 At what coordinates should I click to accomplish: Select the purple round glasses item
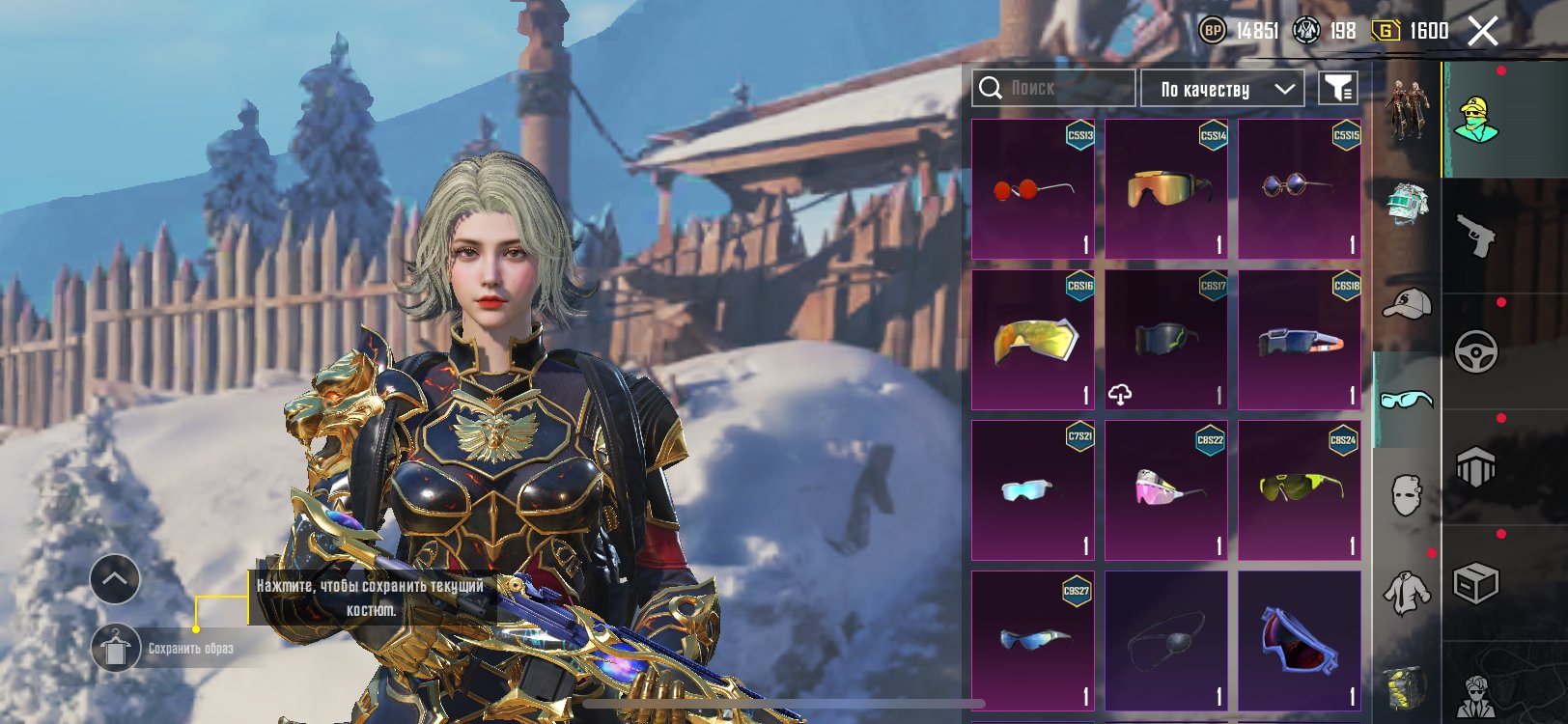(1300, 189)
